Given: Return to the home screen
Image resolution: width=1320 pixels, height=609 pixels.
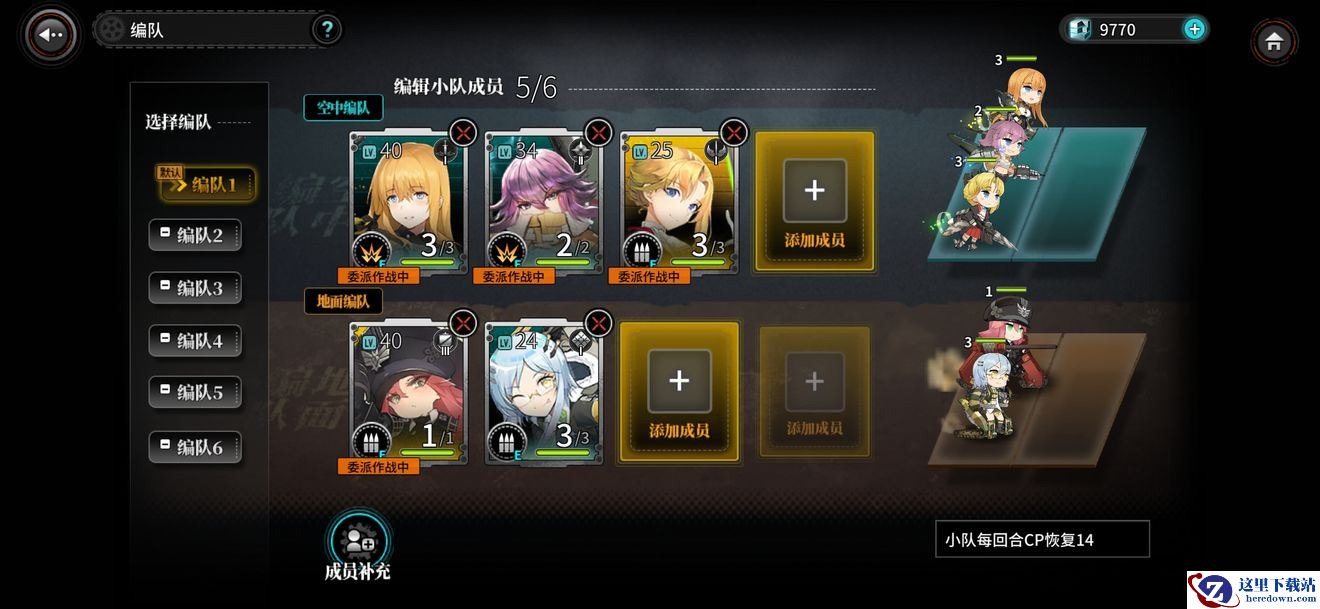Looking at the screenshot, I should (1274, 42).
